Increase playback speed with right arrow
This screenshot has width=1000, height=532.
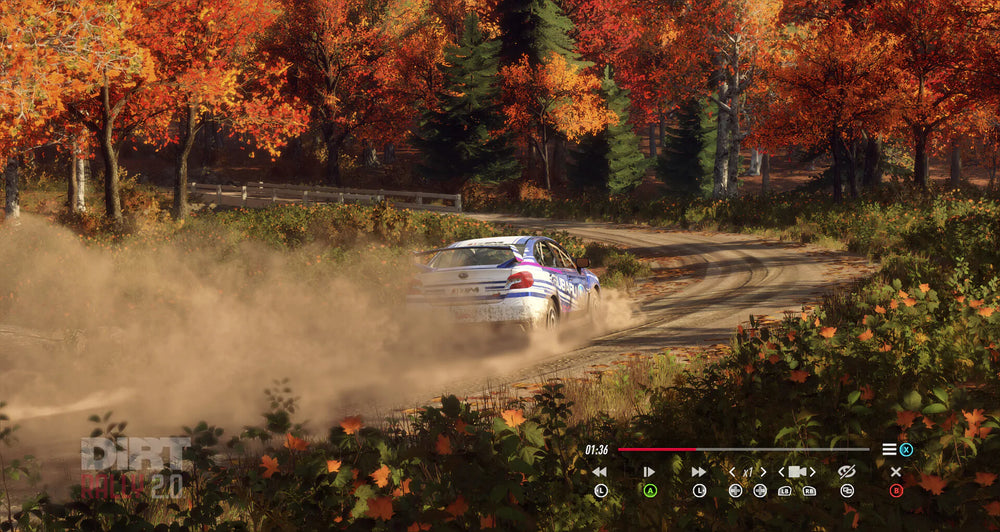tap(763, 472)
